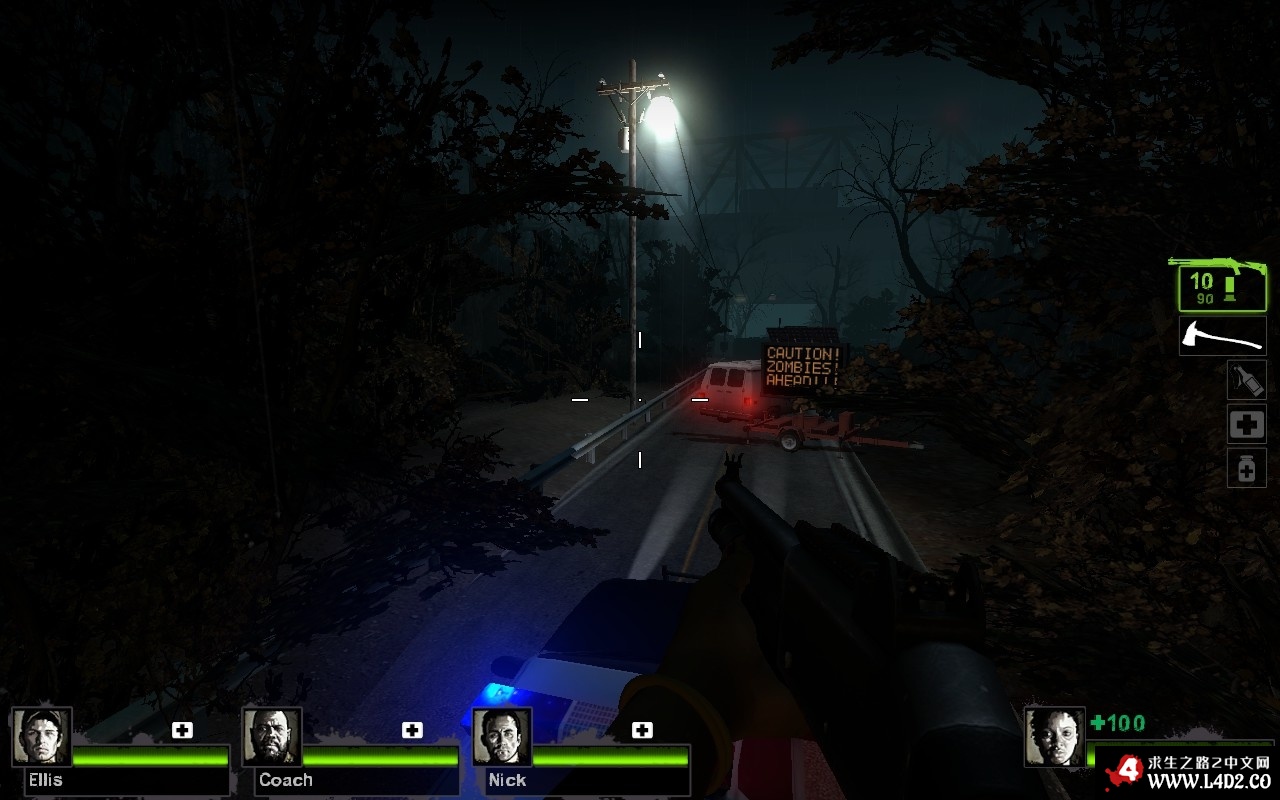Click Coach's teammate portrait
Viewport: 1280px width, 800px height.
tap(272, 737)
